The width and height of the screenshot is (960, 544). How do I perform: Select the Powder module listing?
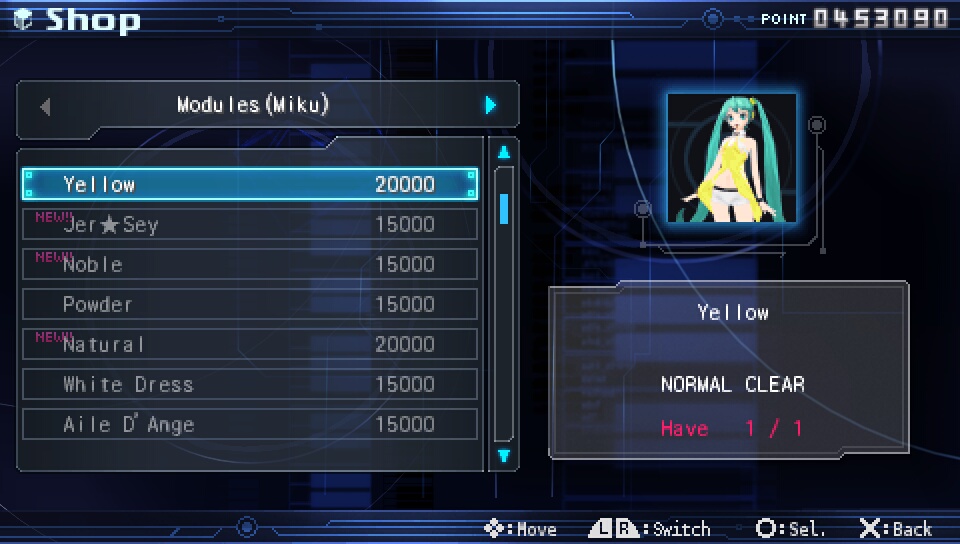[250, 304]
